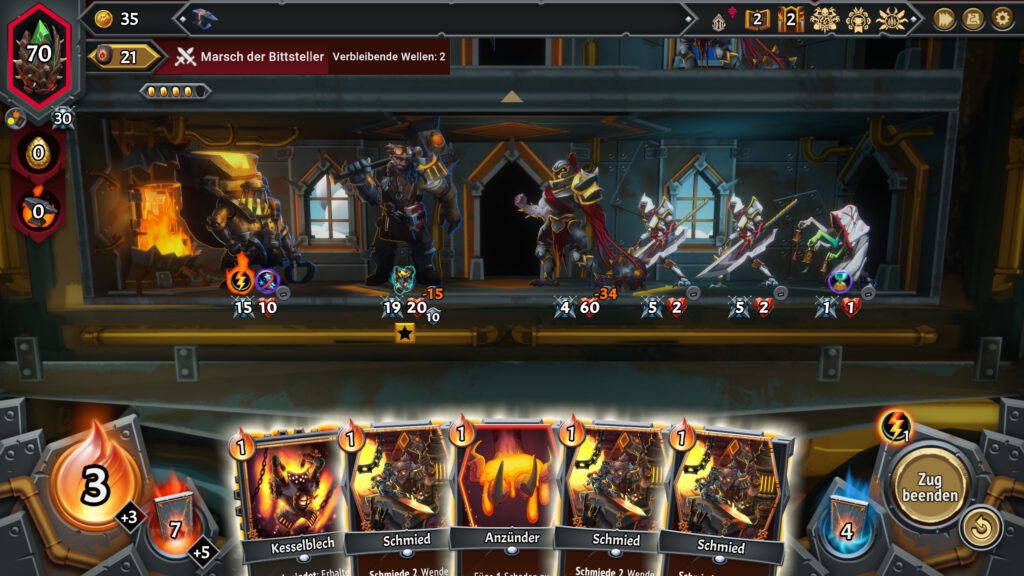This screenshot has height=576, width=1024.
Task: Open the flaming gate icon showing 2
Action: [x=791, y=19]
